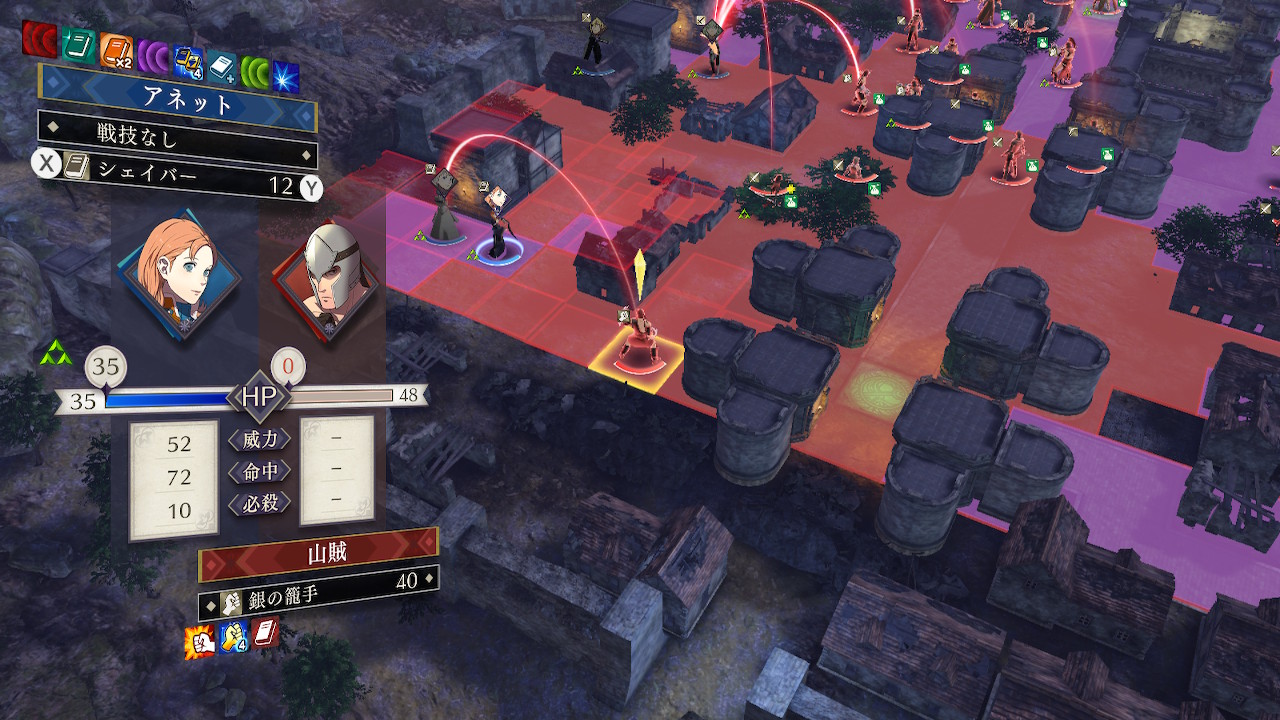Viewport: 1280px width, 720px height.
Task: Select the アネット unit name banner
Action: click(179, 101)
